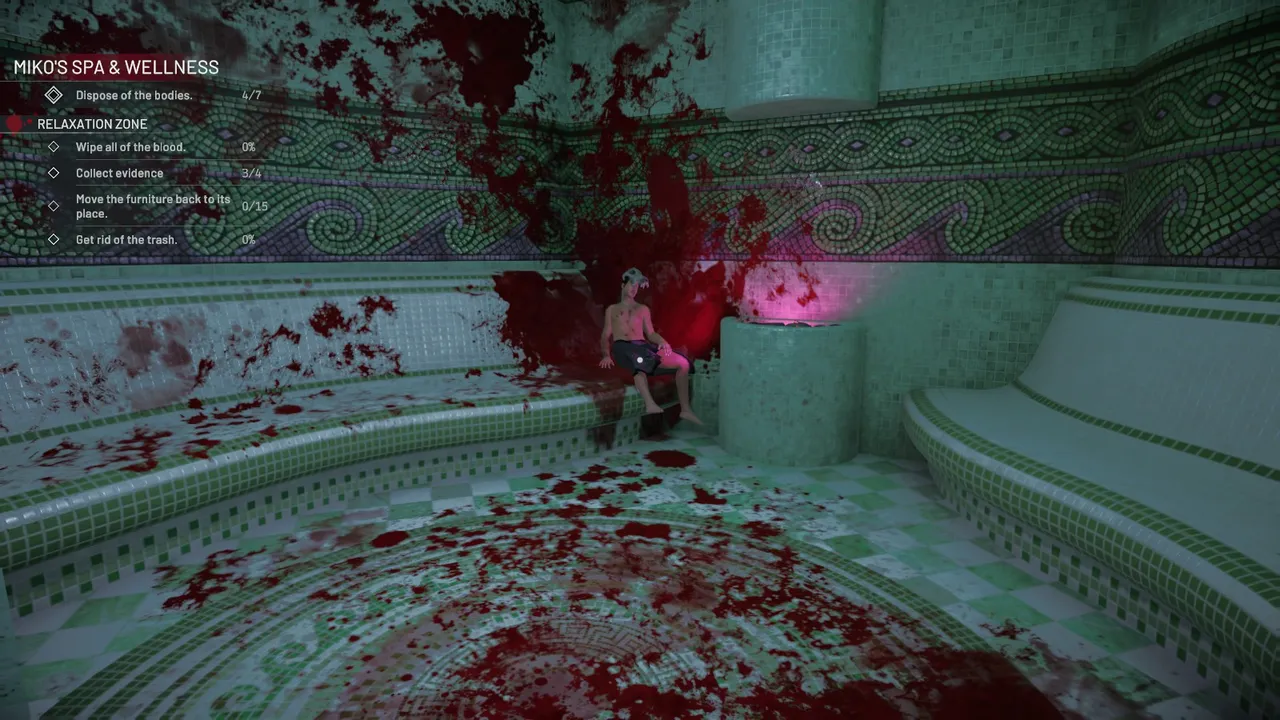Screen dimensions: 1280x720
Task: Select the diamond beside Move the furniture objective
Action: [54, 205]
